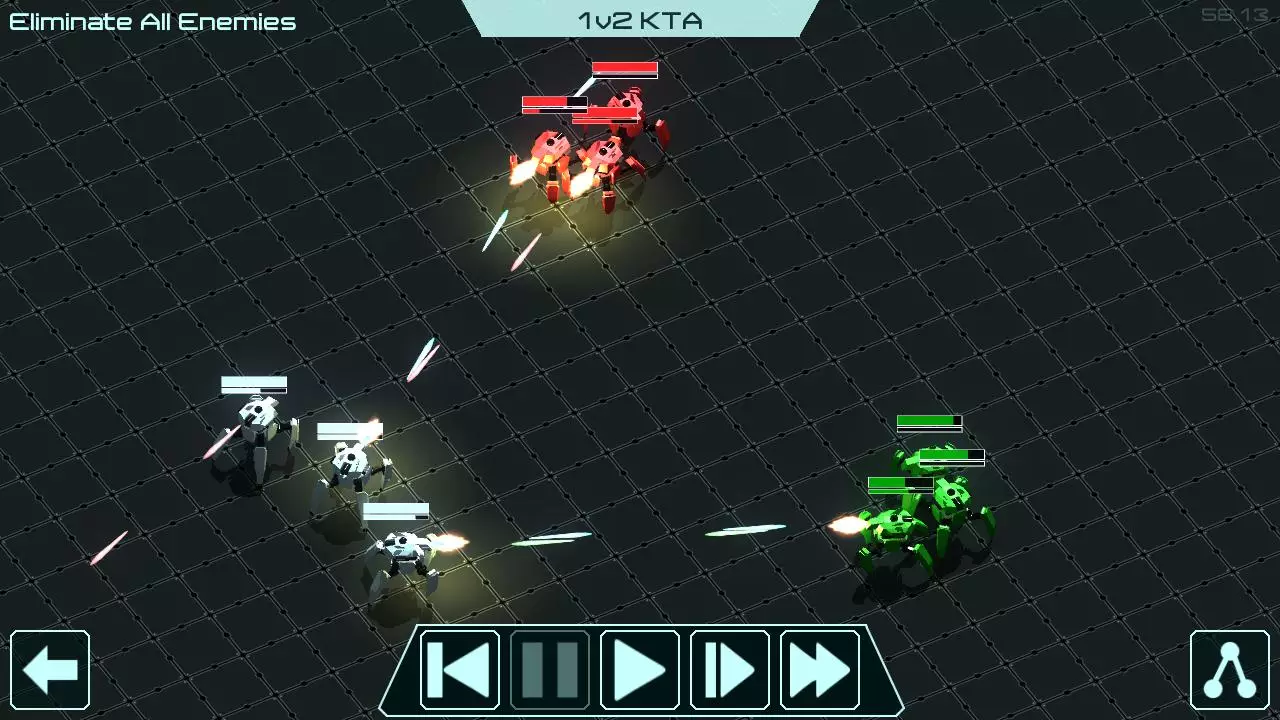Click the Eliminate All Enemies objective text

click(152, 19)
